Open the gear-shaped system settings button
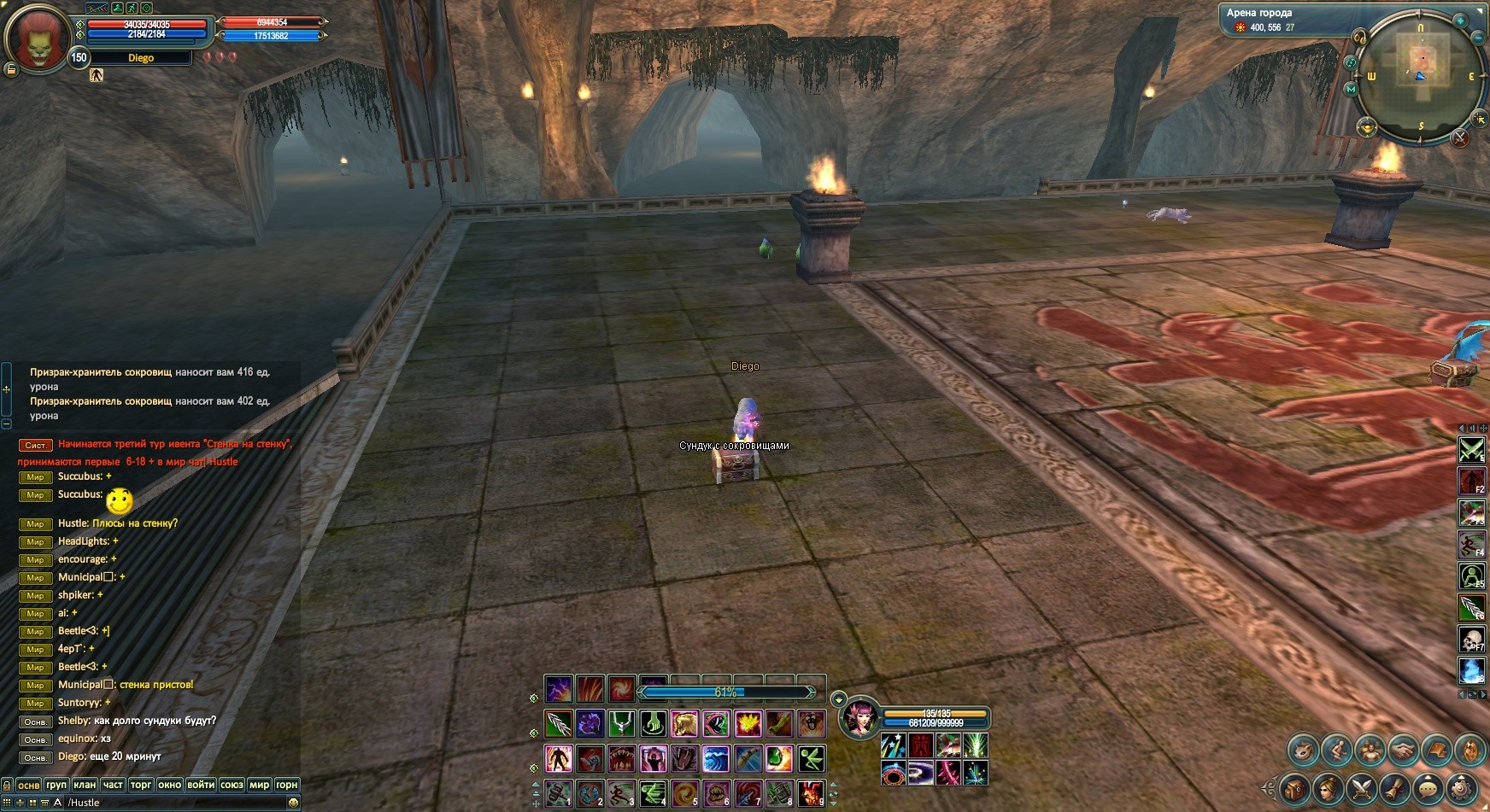This screenshot has width=1490, height=812. [1463, 788]
